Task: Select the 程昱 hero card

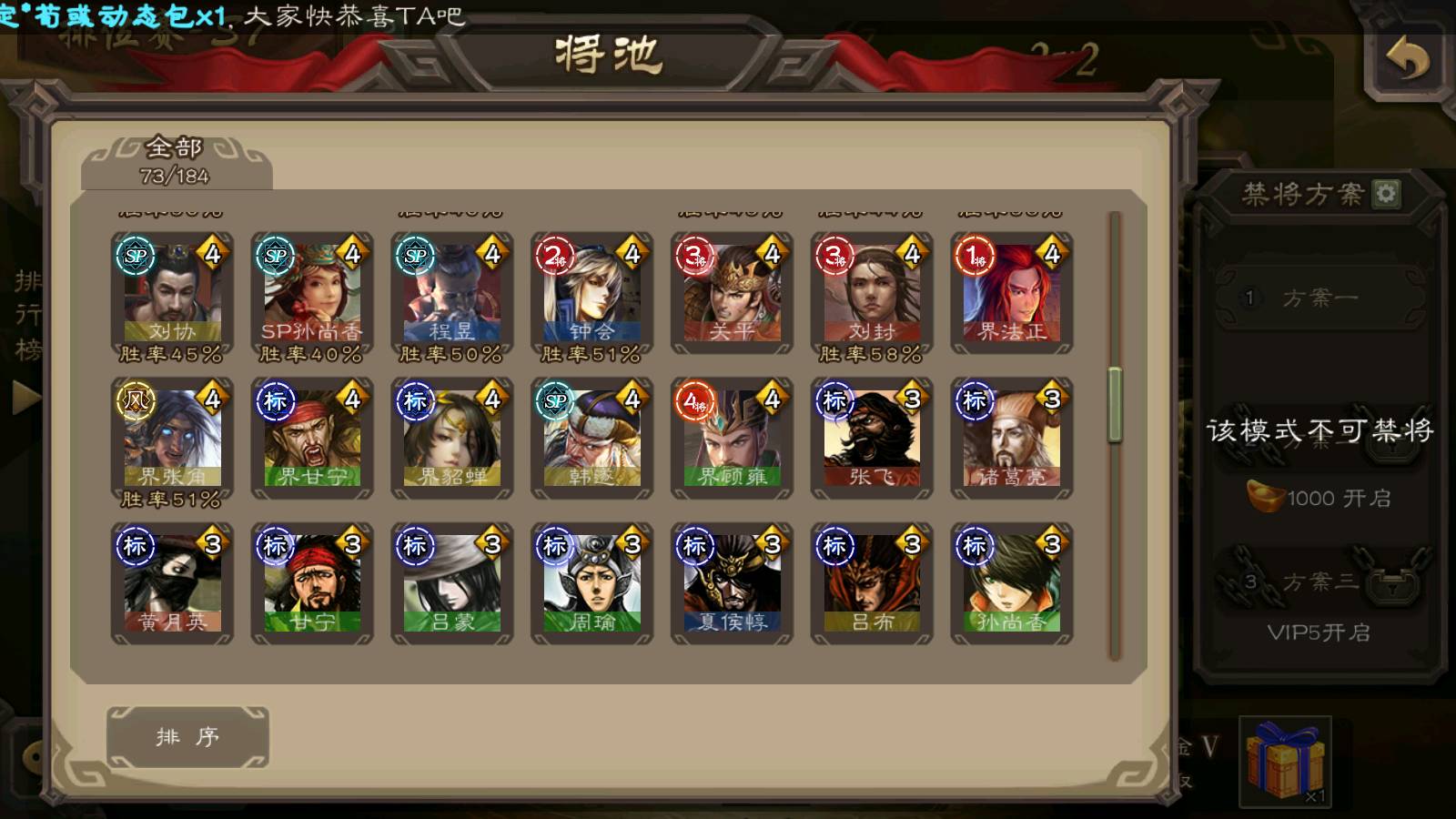Action: [452, 291]
